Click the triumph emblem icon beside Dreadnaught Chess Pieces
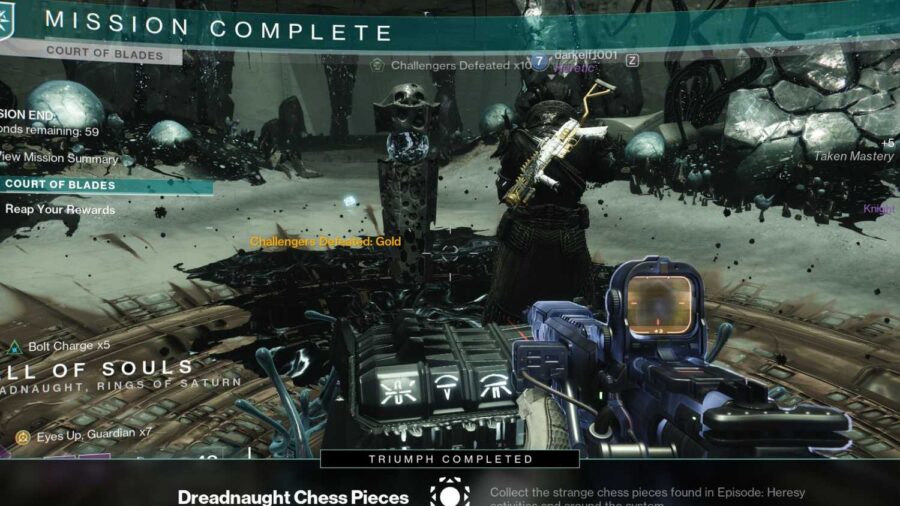The image size is (900, 506). pyautogui.click(x=450, y=493)
